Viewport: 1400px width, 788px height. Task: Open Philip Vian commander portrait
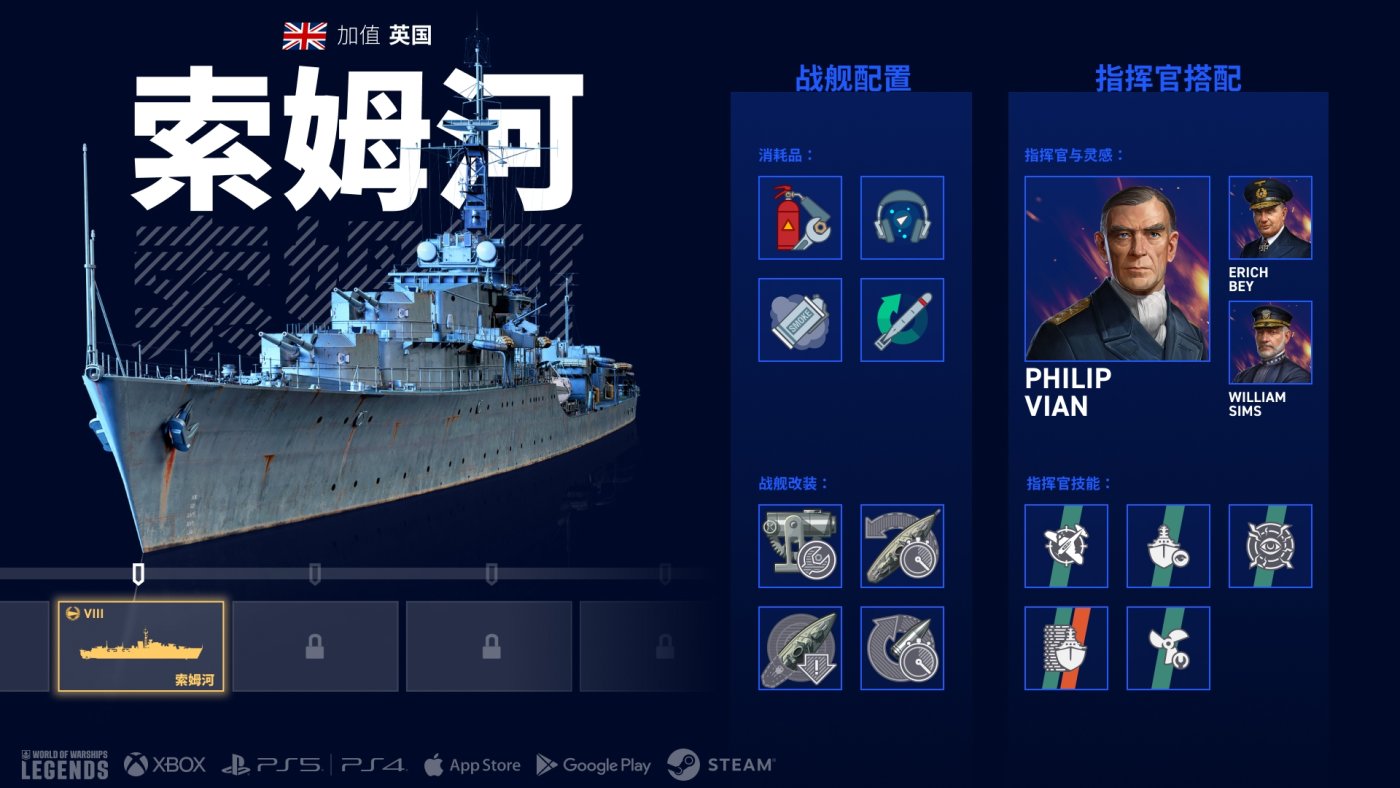point(1117,269)
